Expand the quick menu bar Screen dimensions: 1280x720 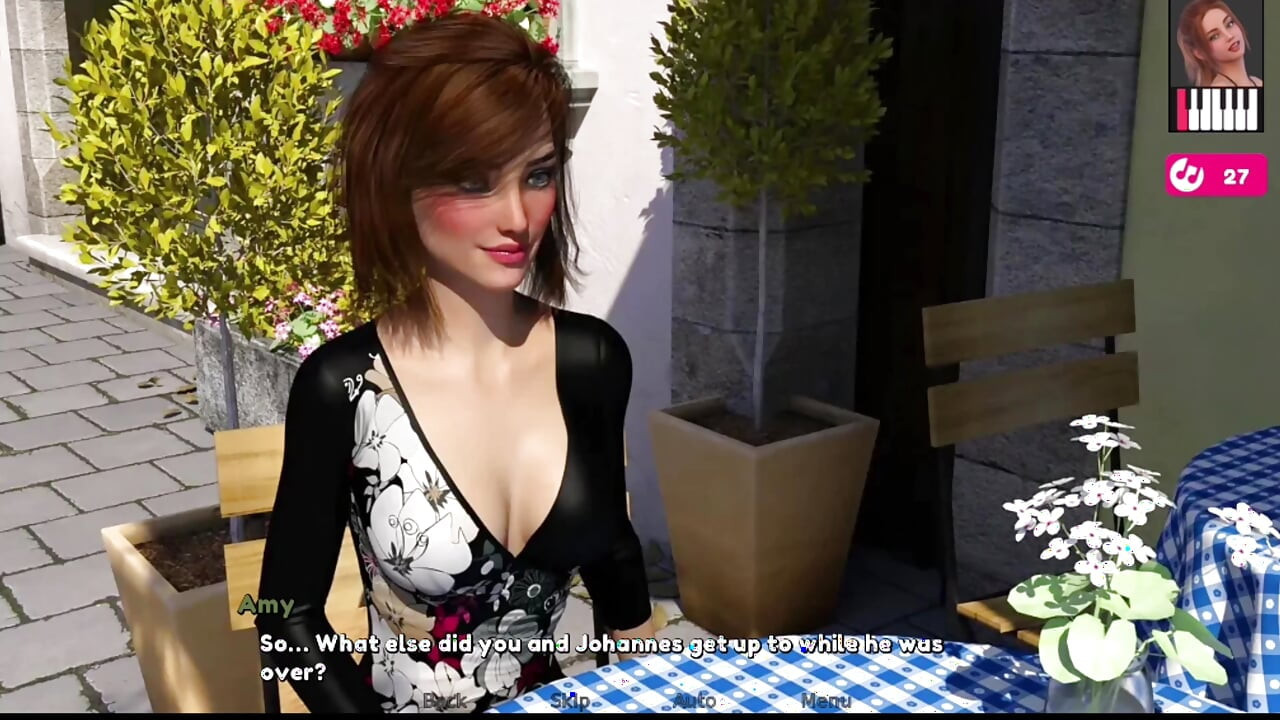click(640, 701)
